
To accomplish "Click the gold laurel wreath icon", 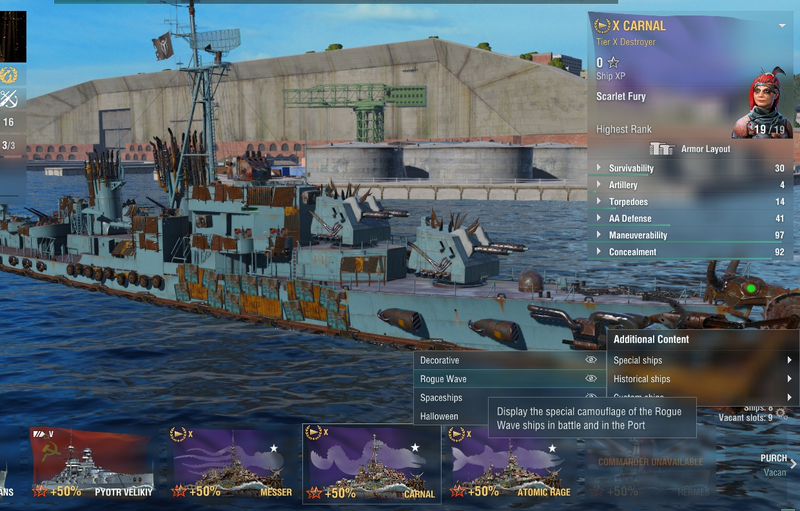I will 10,75.
